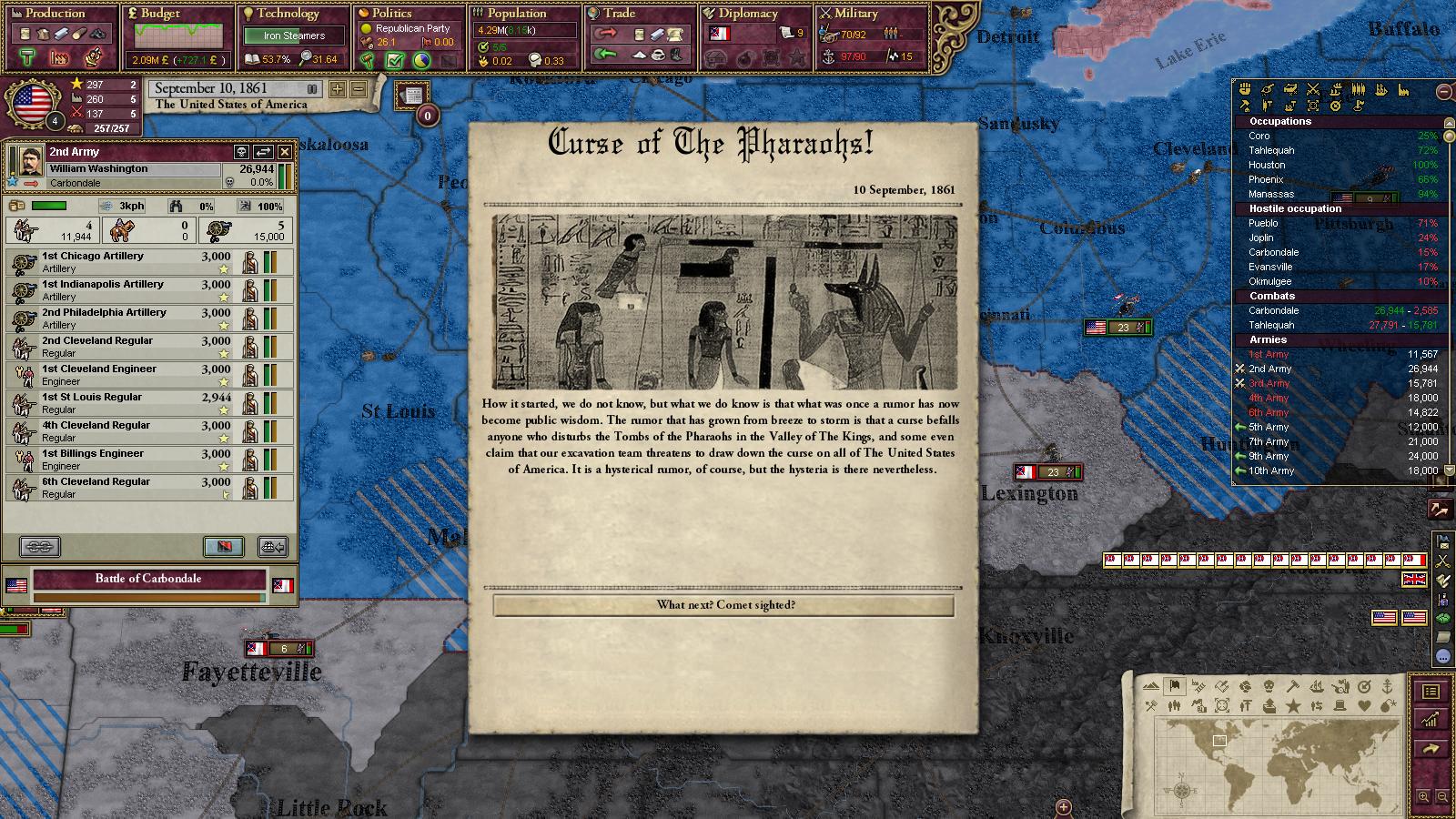This screenshot has height=819, width=1456.
Task: Increase game speed with the plus button
Action: click(x=338, y=89)
